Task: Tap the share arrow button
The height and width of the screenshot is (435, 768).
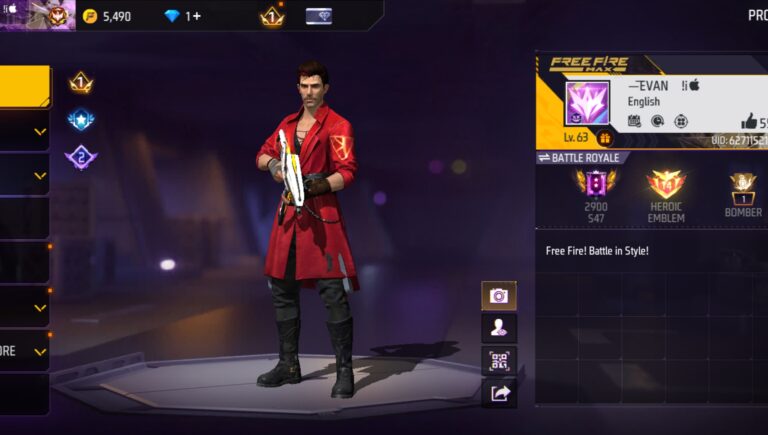Action: pyautogui.click(x=499, y=393)
